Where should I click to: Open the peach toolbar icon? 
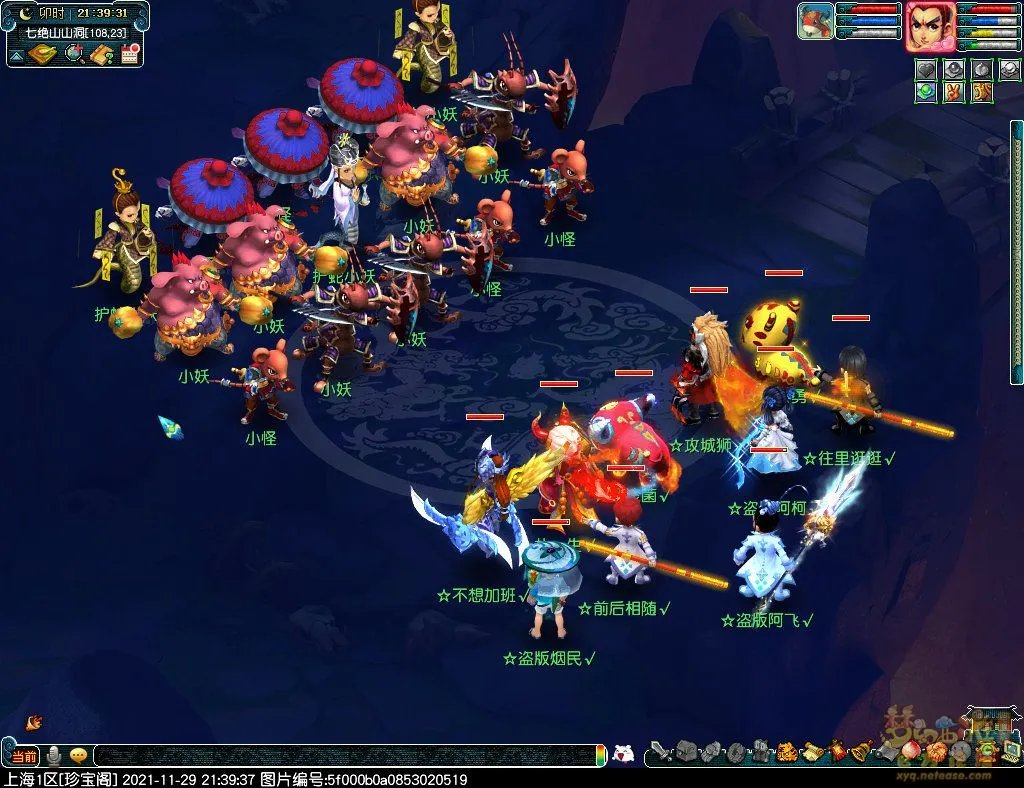click(x=912, y=750)
